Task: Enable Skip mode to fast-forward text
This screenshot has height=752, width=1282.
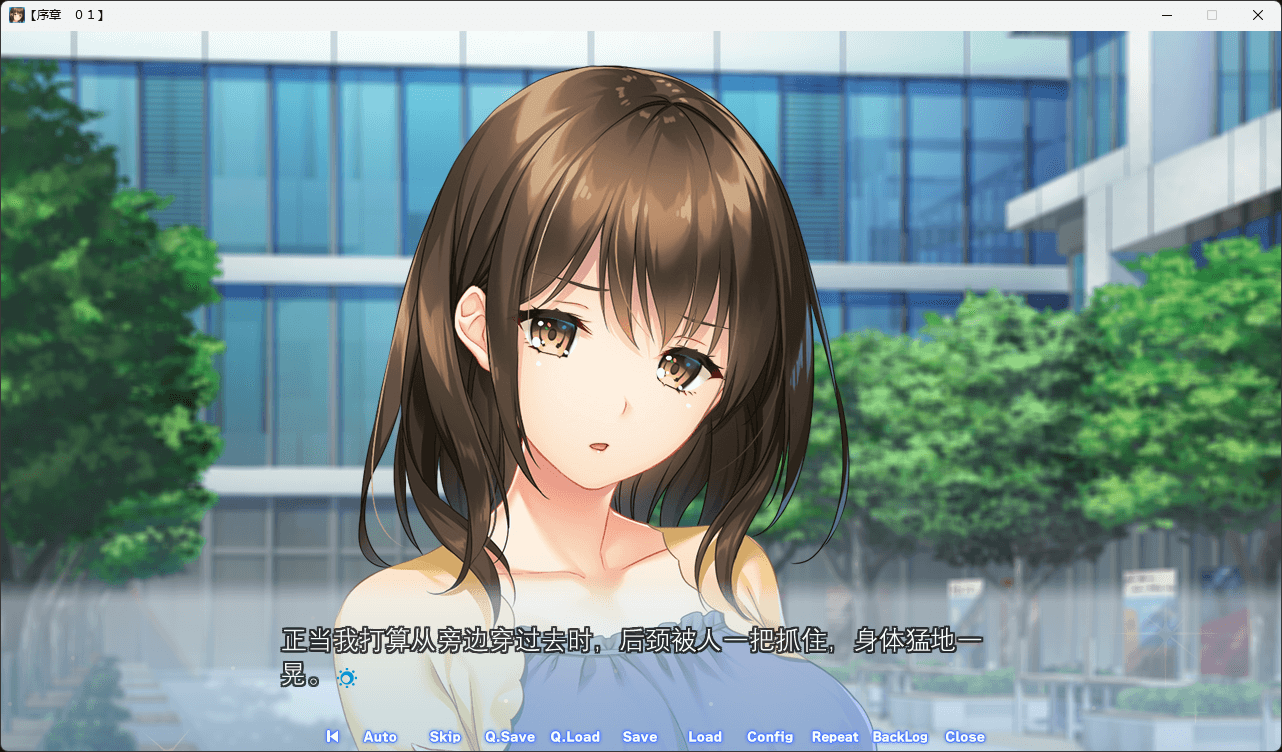Action: tap(444, 736)
